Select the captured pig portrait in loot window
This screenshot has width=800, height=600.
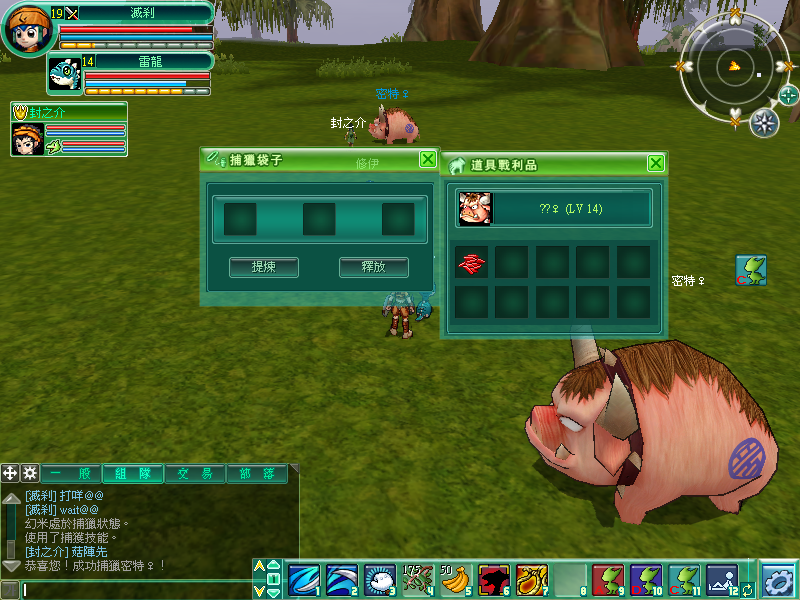475,208
